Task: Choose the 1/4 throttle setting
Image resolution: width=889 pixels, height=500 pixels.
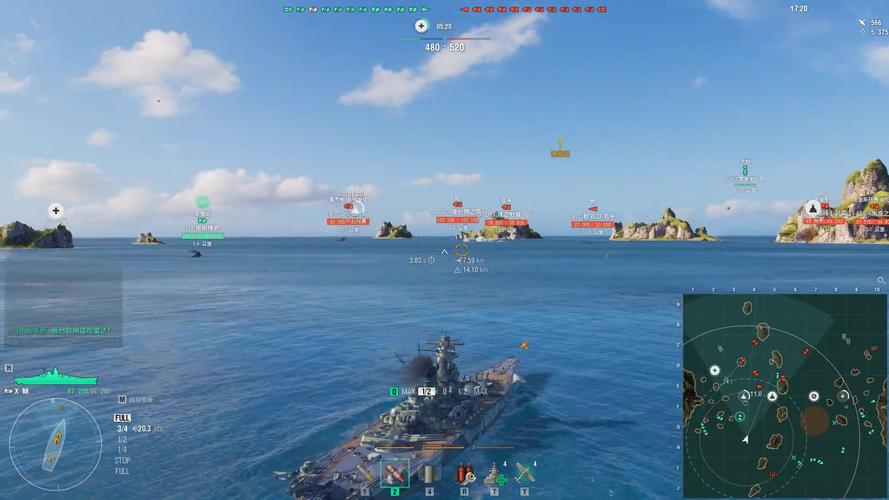Action: (122, 450)
